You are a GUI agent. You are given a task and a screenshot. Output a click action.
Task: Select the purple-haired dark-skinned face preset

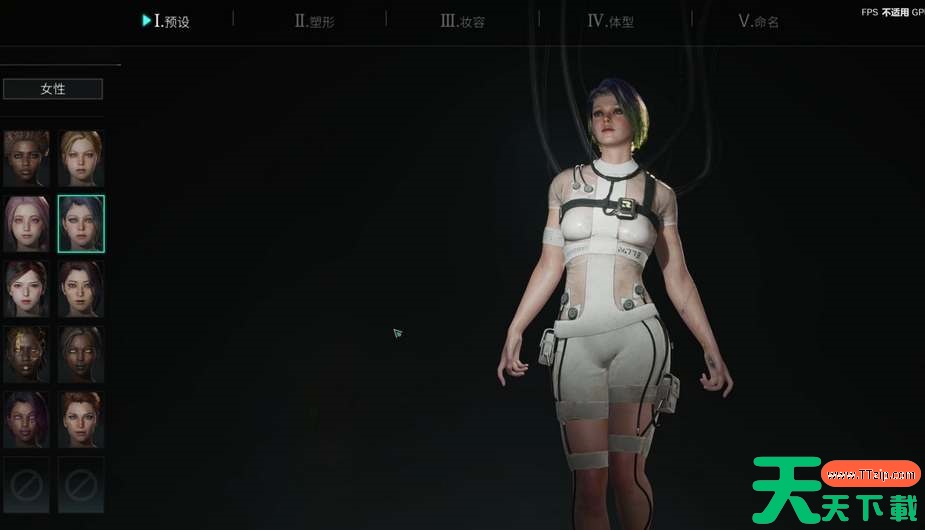26,419
